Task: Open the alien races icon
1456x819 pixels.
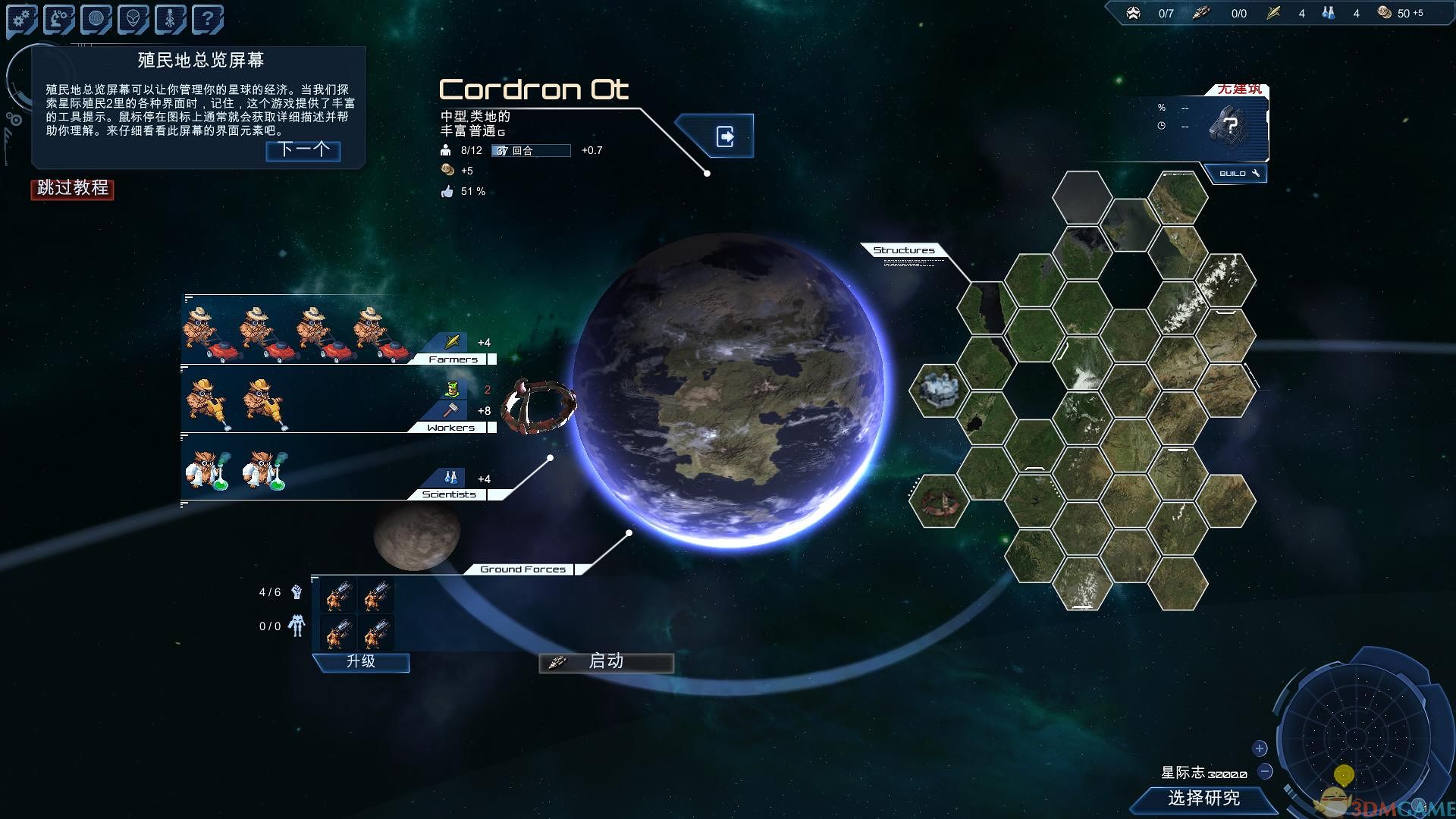Action: [x=133, y=20]
